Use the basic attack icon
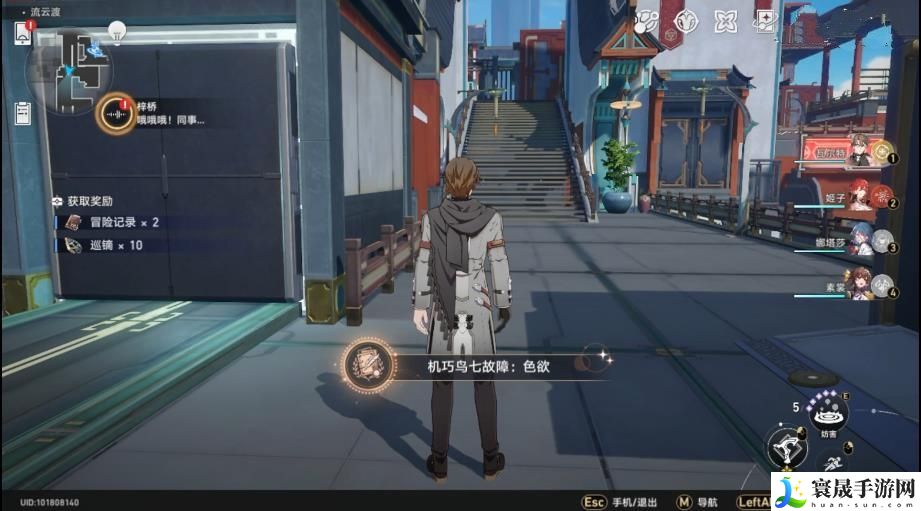921x511 pixels. click(787, 448)
